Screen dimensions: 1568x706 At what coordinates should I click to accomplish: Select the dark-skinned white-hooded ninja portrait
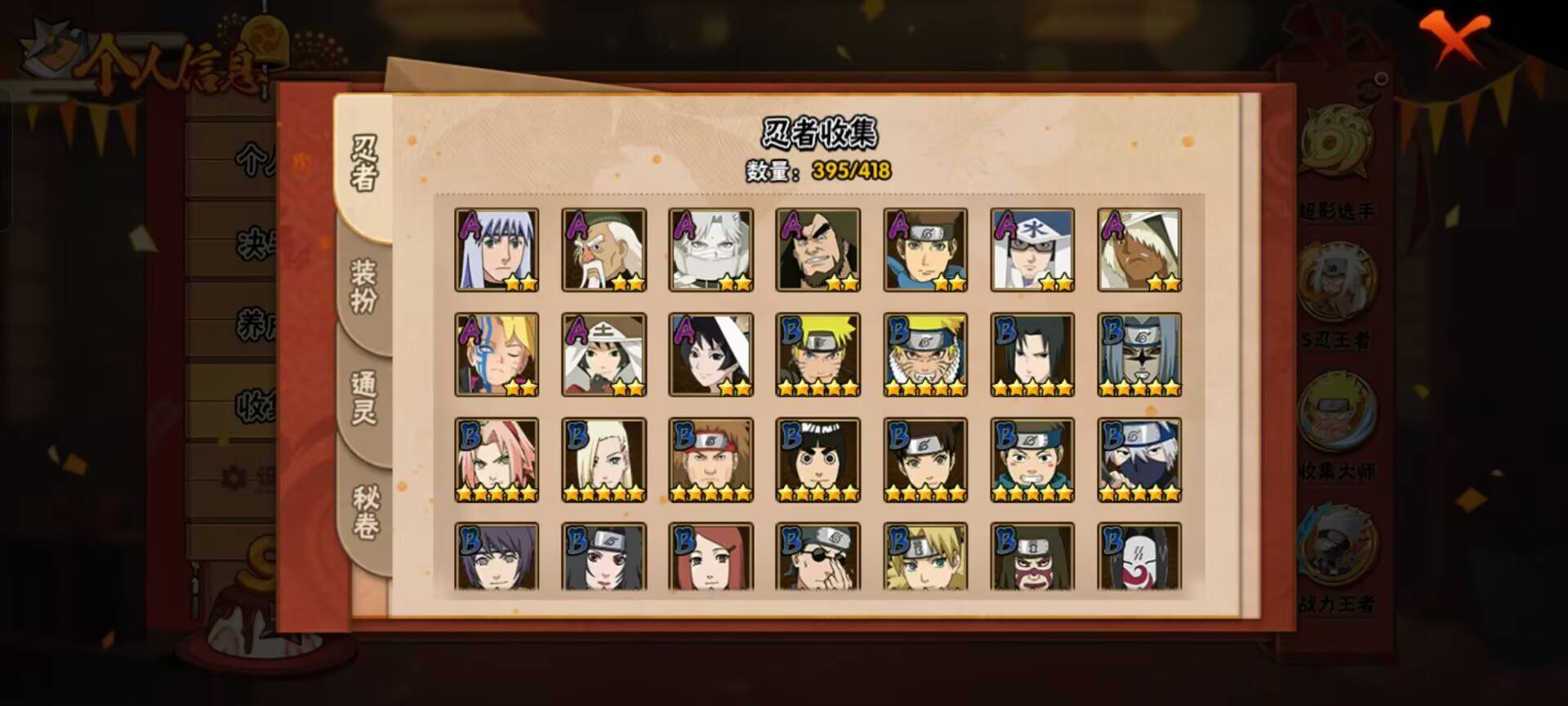click(1139, 250)
